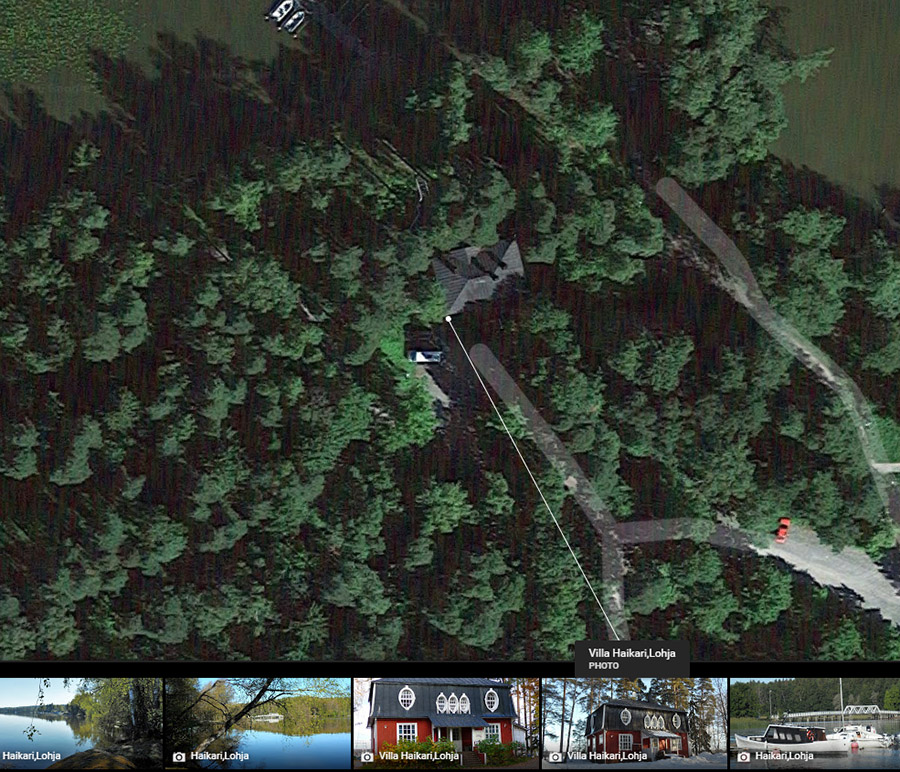This screenshot has width=900, height=772.
Task: Show the leftmost lakeshore photo thumbnail
Action: click(x=80, y=722)
